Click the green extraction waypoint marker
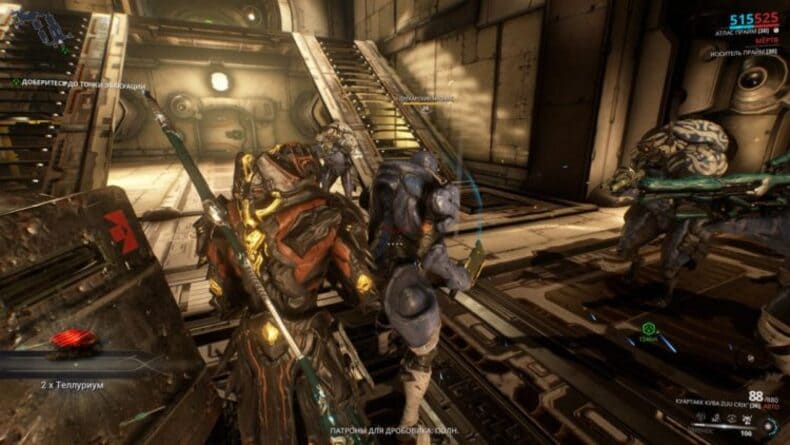This screenshot has width=790, height=445. pyautogui.click(x=646, y=327)
